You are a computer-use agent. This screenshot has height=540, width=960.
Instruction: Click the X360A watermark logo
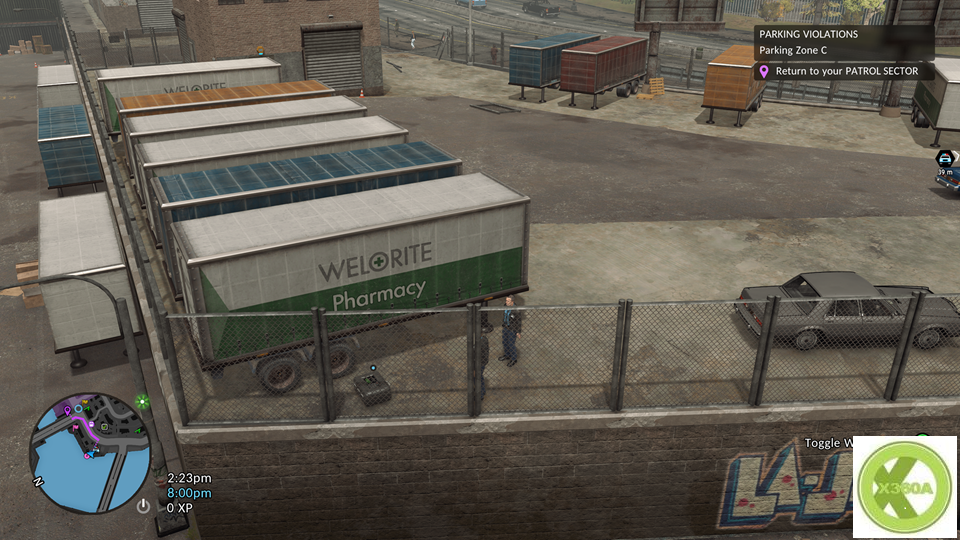click(904, 487)
